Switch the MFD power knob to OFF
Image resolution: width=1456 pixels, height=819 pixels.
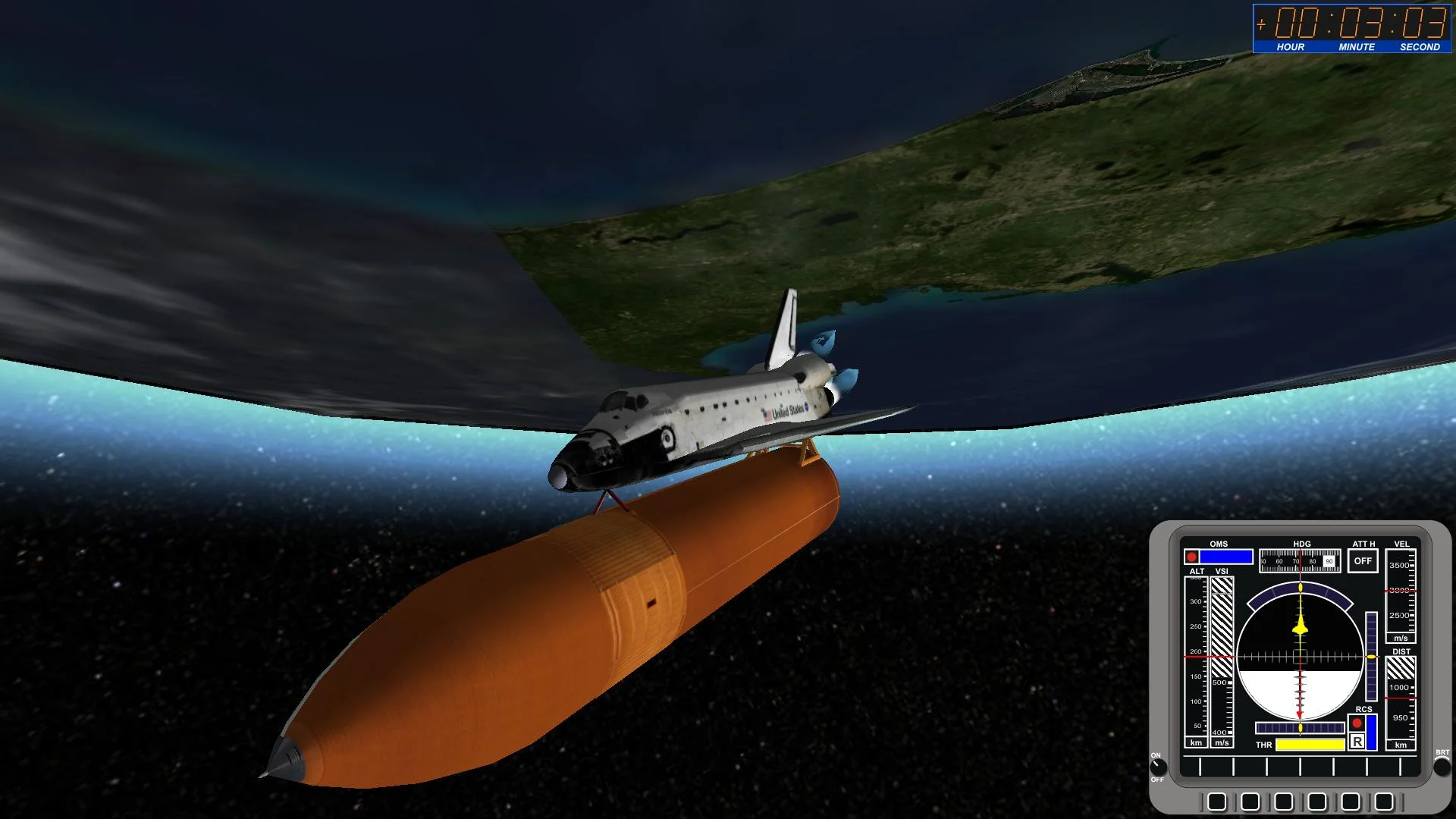click(x=1158, y=768)
